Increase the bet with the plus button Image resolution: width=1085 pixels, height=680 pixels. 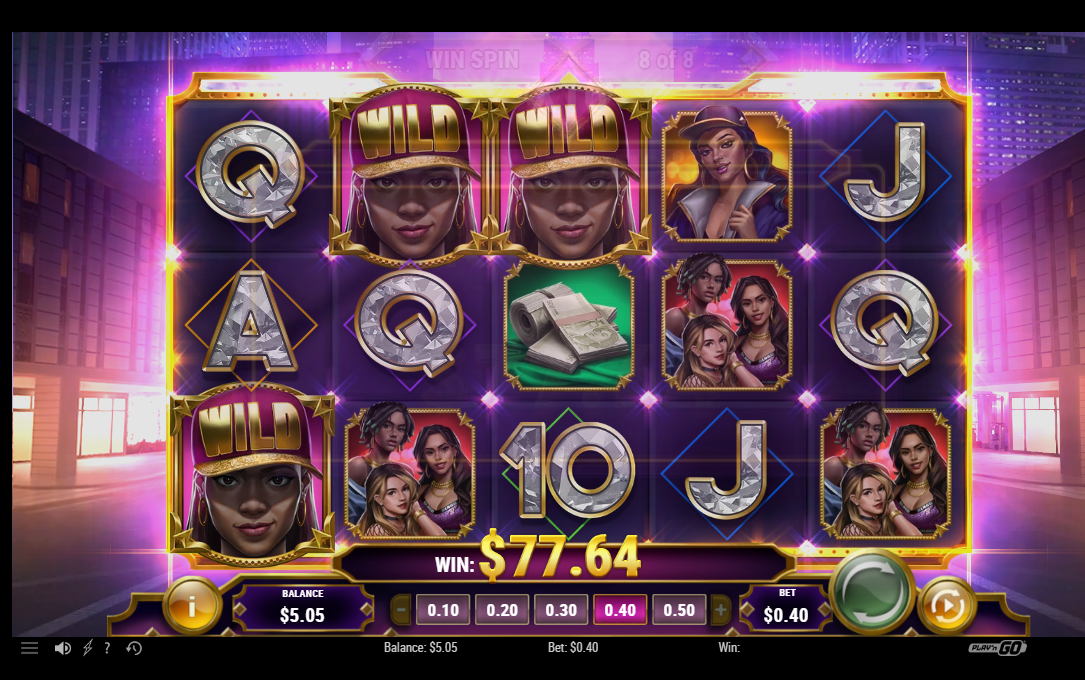[720, 610]
